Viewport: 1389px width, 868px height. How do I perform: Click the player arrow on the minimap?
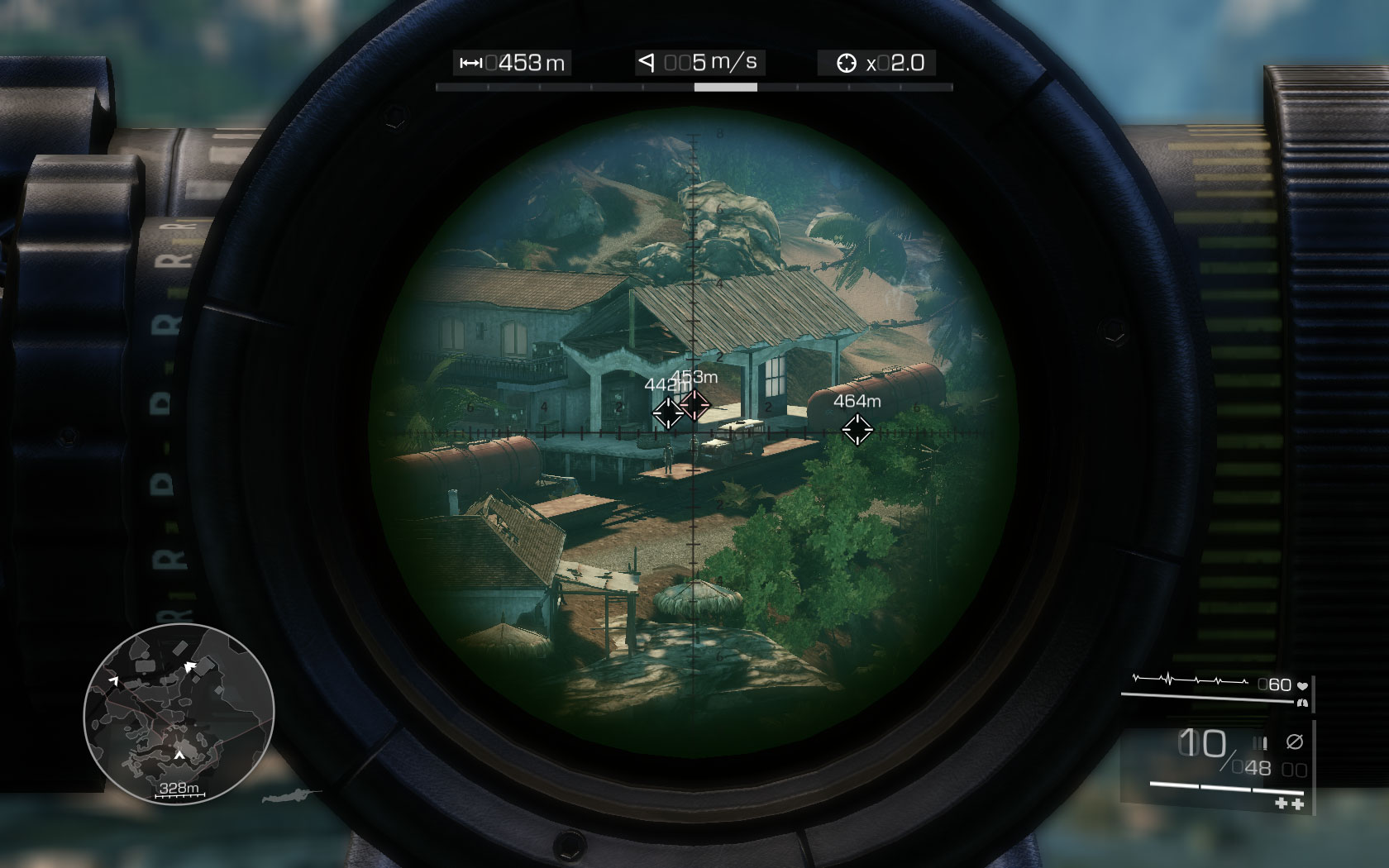(x=180, y=755)
